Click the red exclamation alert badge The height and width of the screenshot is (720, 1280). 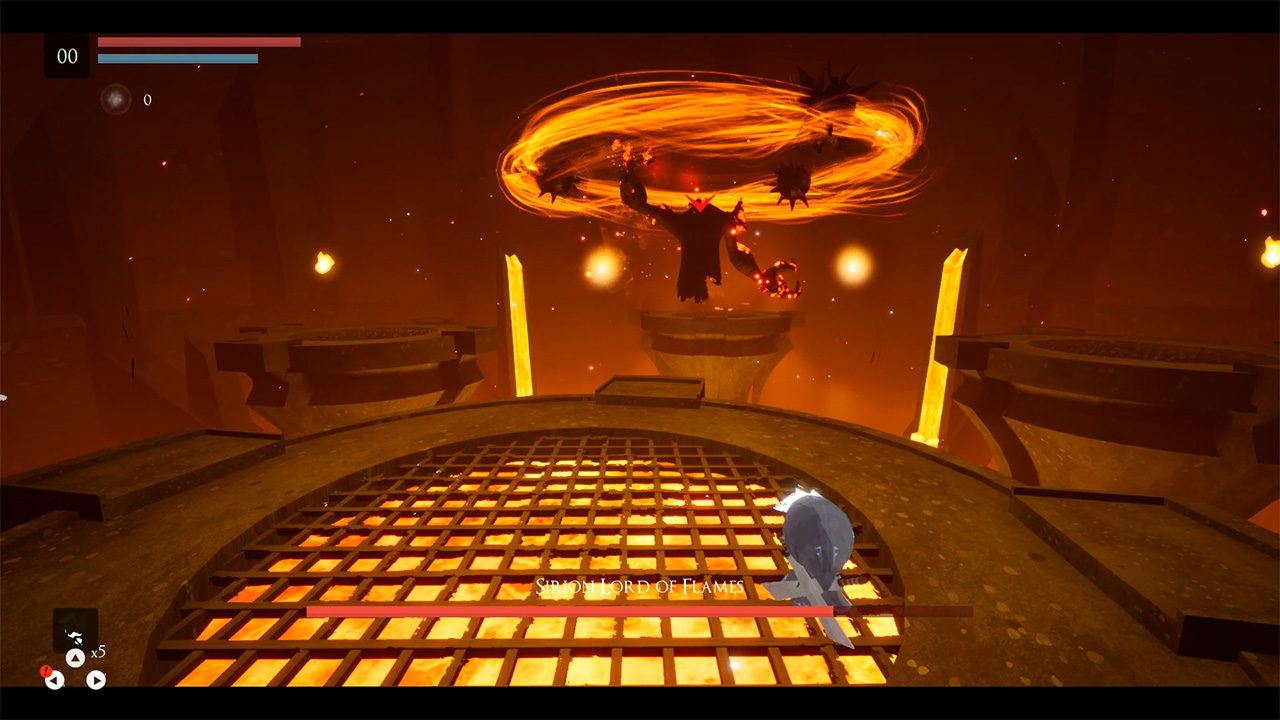point(46,671)
